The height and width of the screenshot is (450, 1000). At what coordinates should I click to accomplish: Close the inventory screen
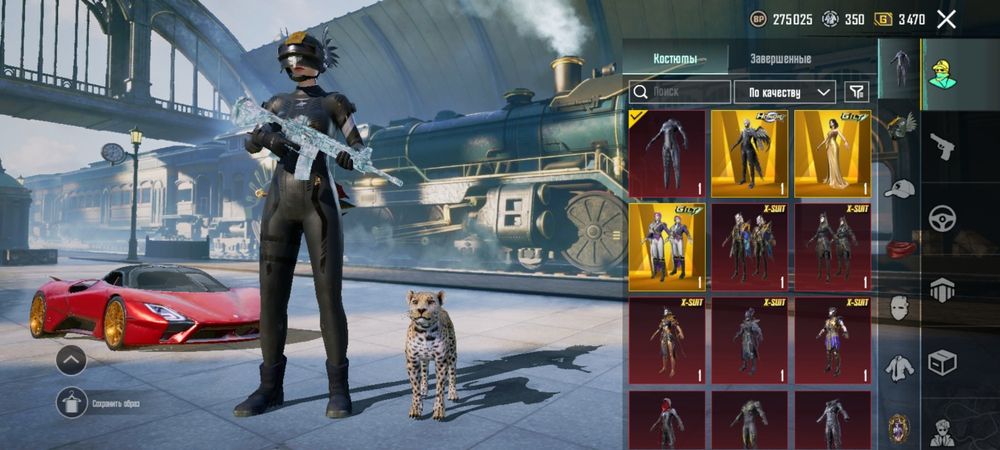[x=946, y=19]
